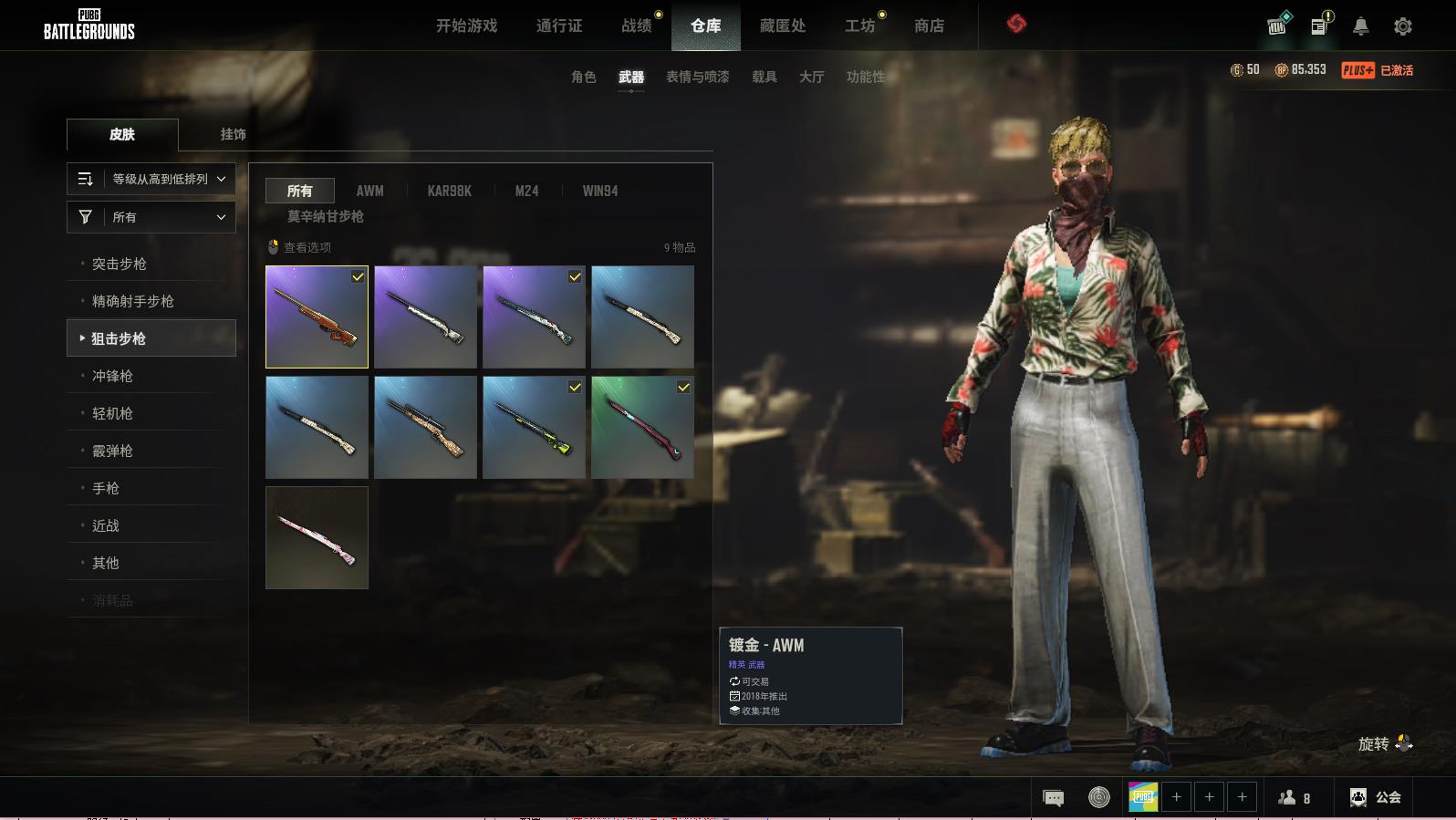Expand the 所有 filter dropdown
Viewport: 1456px width, 820px height.
coord(151,217)
